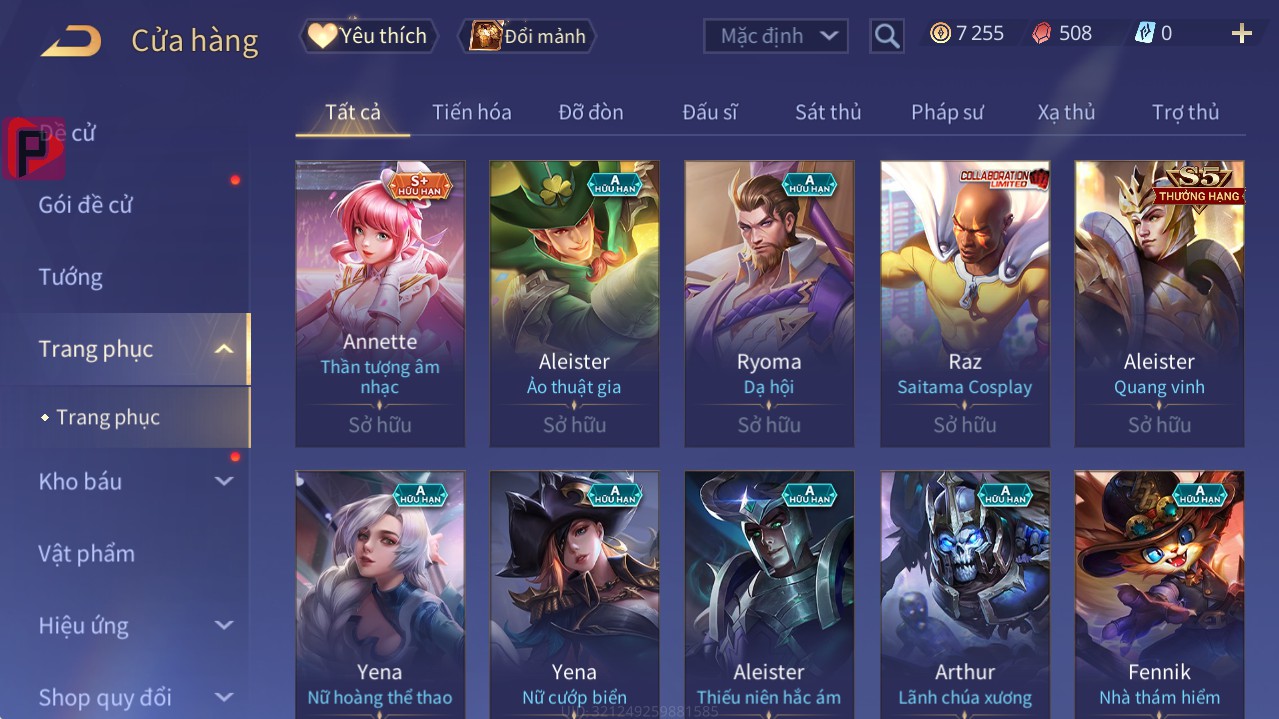The image size is (1279, 719).
Task: Go back using the return arrow
Action: 70,40
